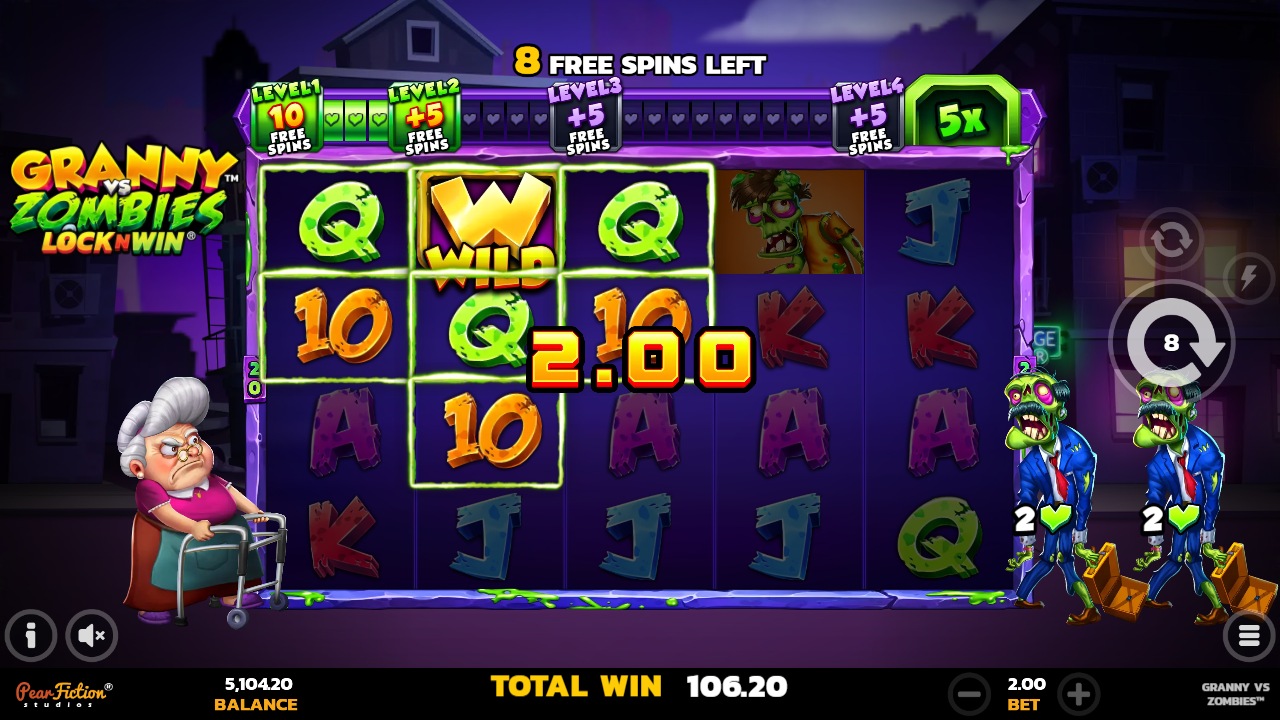Tap the green 5x multiplier badge

click(962, 117)
